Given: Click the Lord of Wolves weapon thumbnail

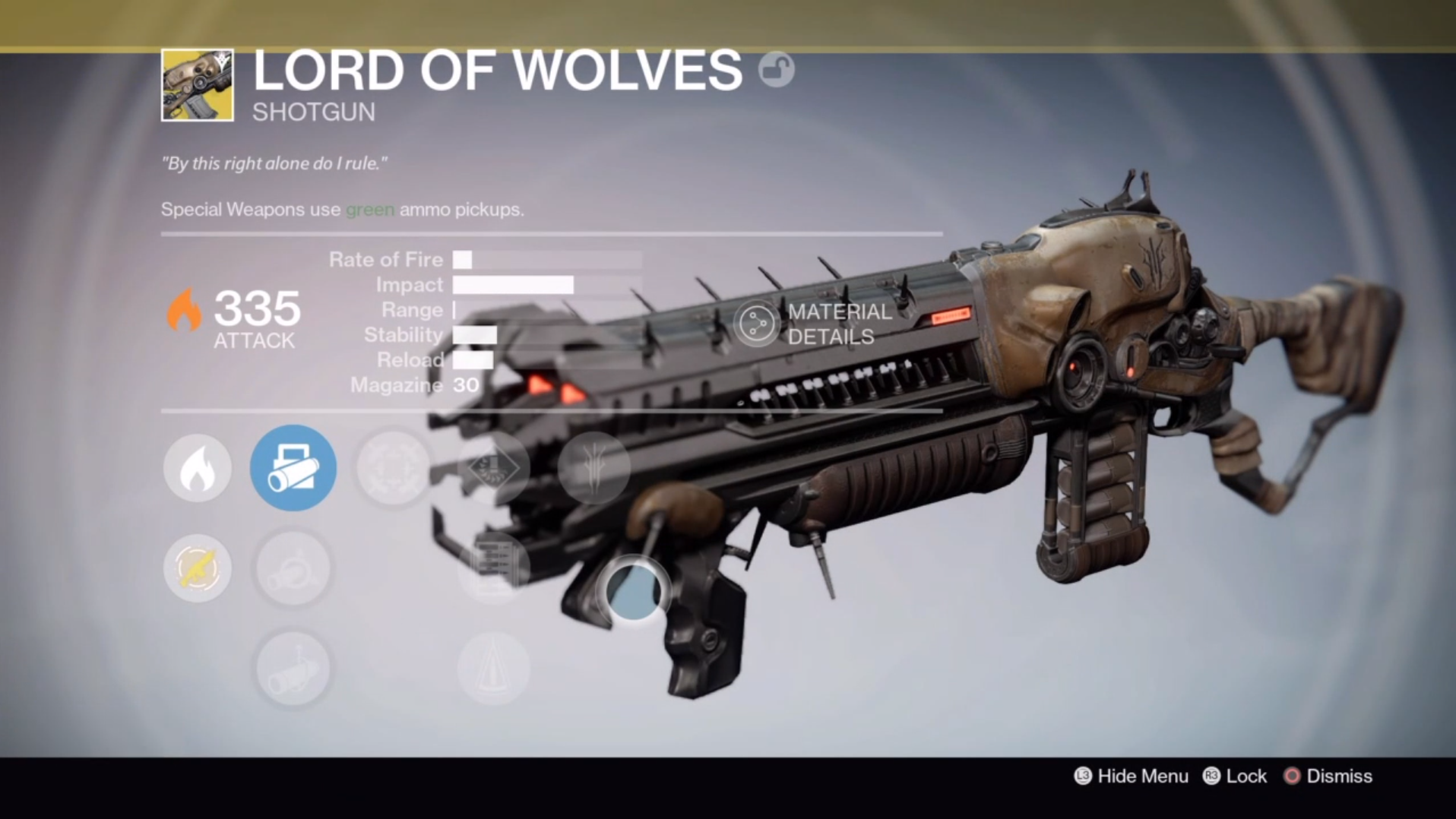Looking at the screenshot, I should point(198,85).
